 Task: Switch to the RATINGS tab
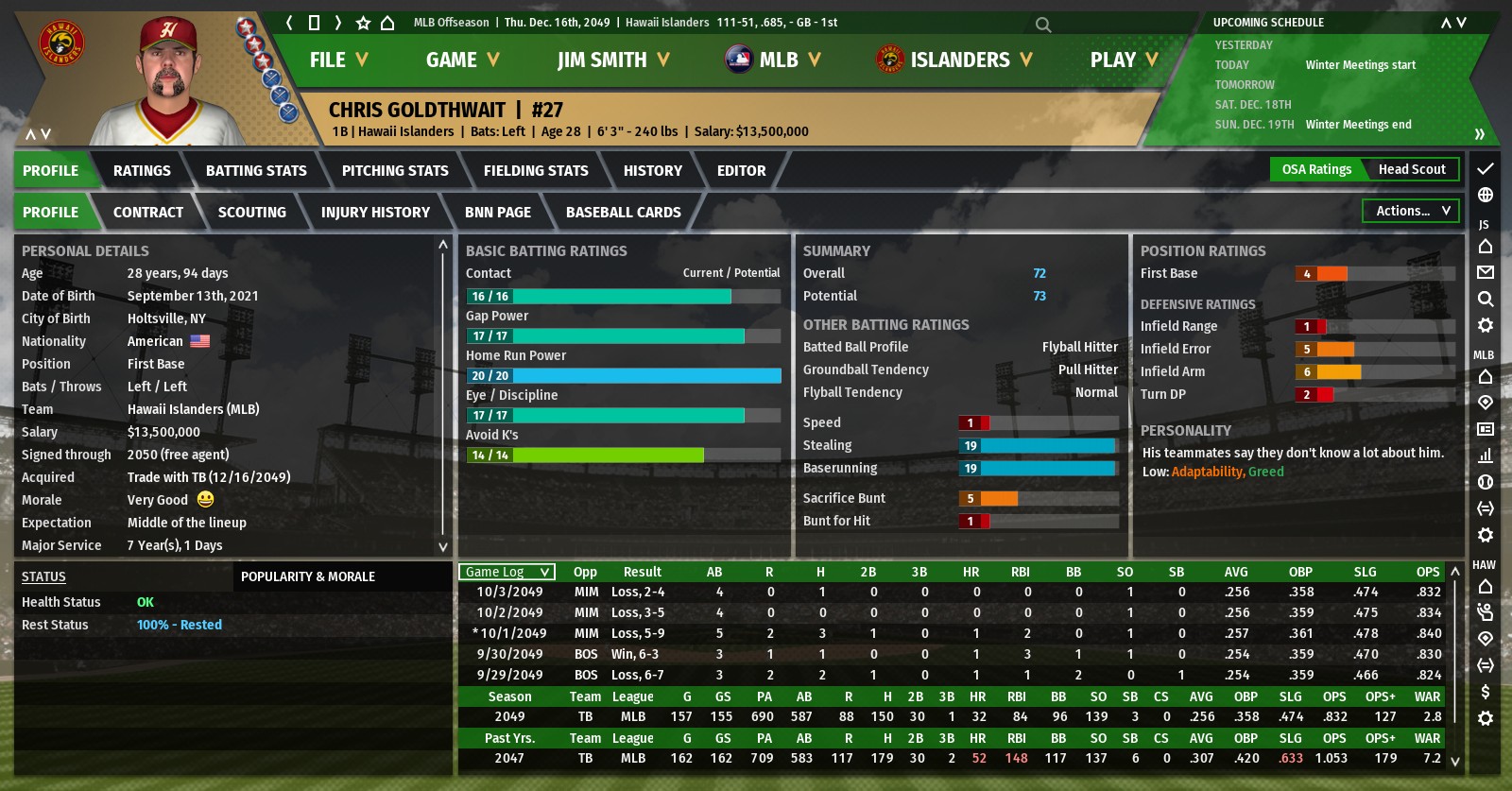[142, 171]
